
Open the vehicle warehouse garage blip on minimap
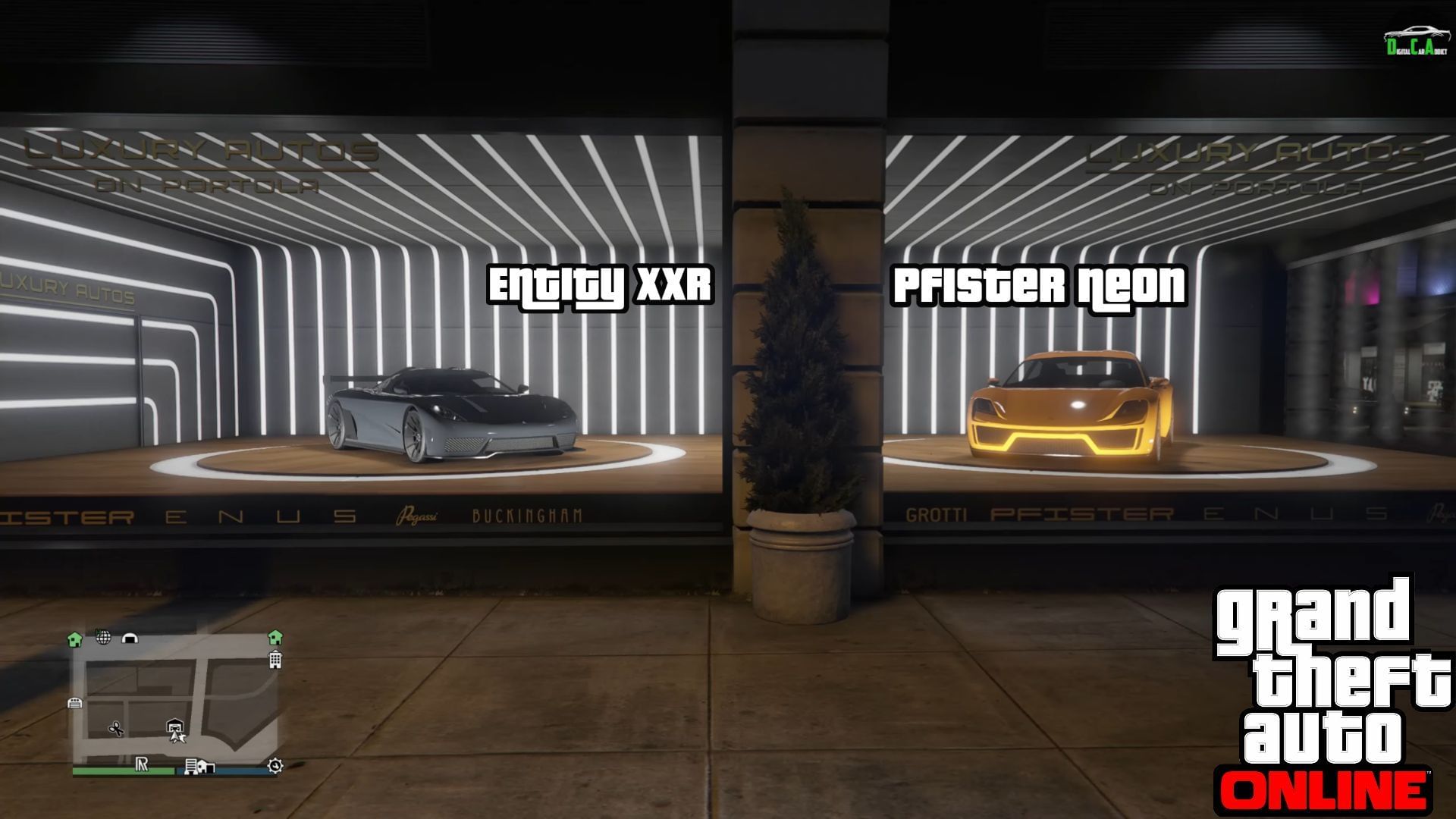pyautogui.click(x=175, y=726)
